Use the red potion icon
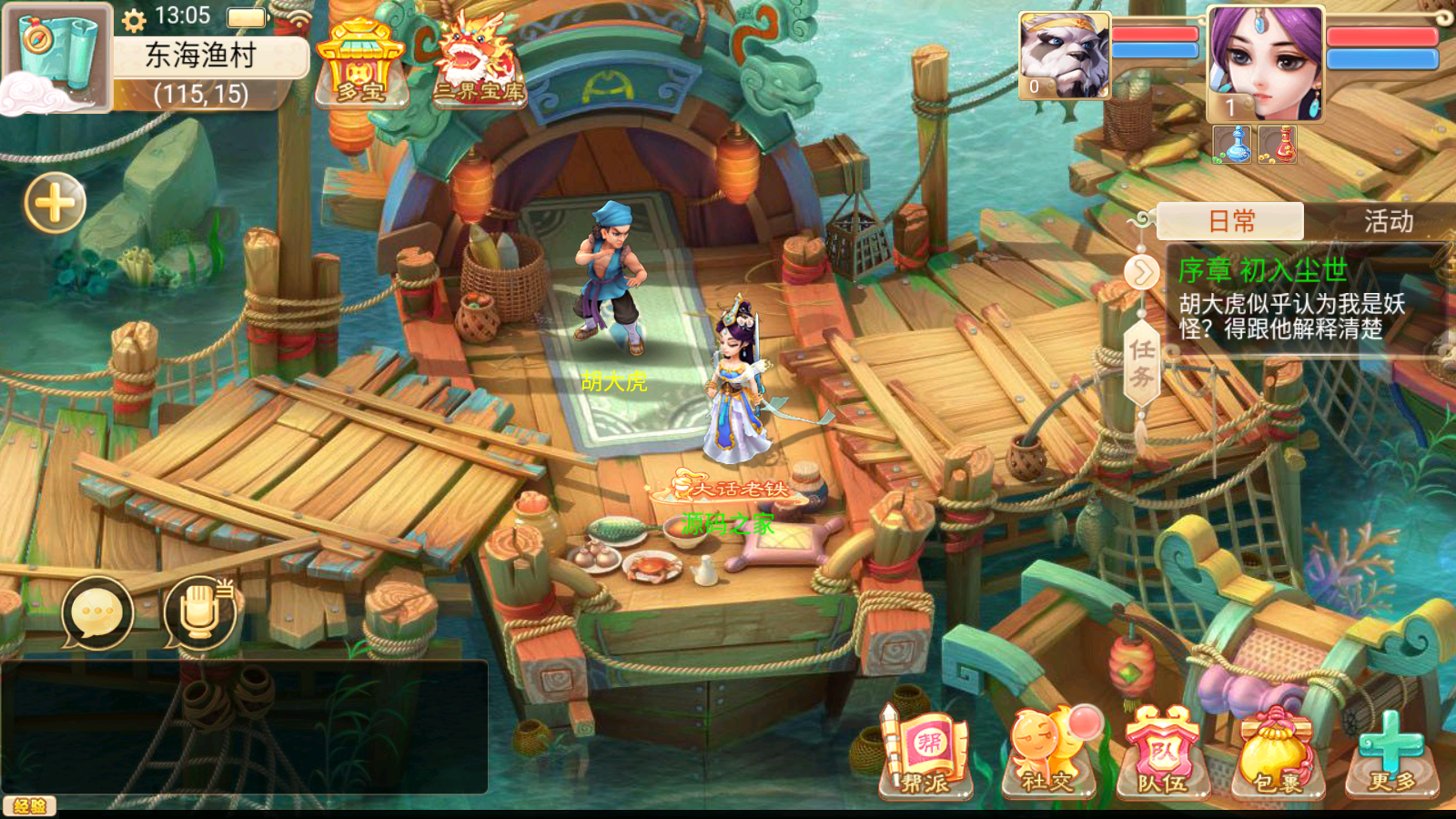1456x819 pixels. tap(1278, 145)
